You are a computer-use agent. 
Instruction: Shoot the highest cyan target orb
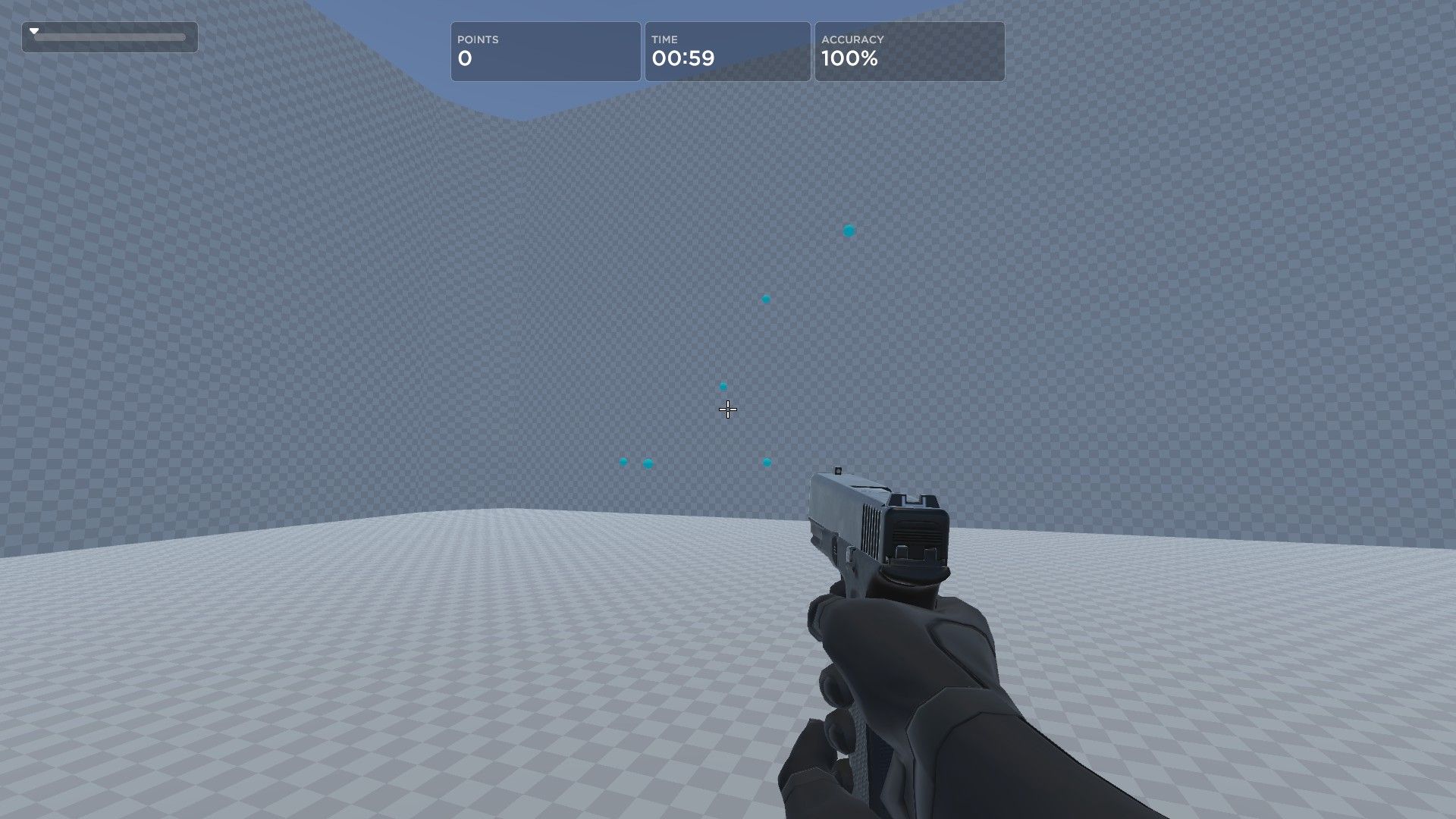(848, 230)
